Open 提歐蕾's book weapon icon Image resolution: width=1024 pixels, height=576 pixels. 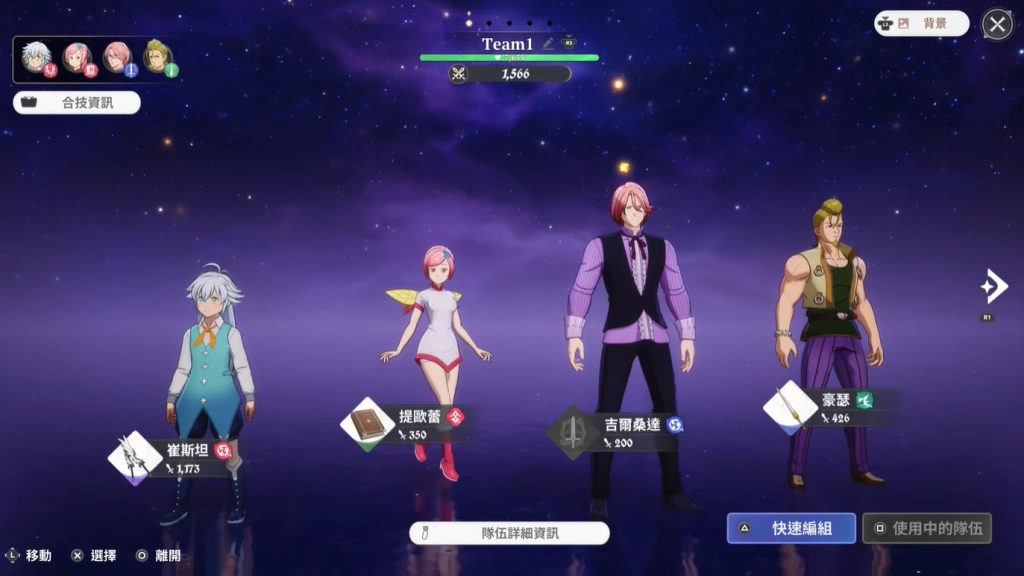click(366, 425)
